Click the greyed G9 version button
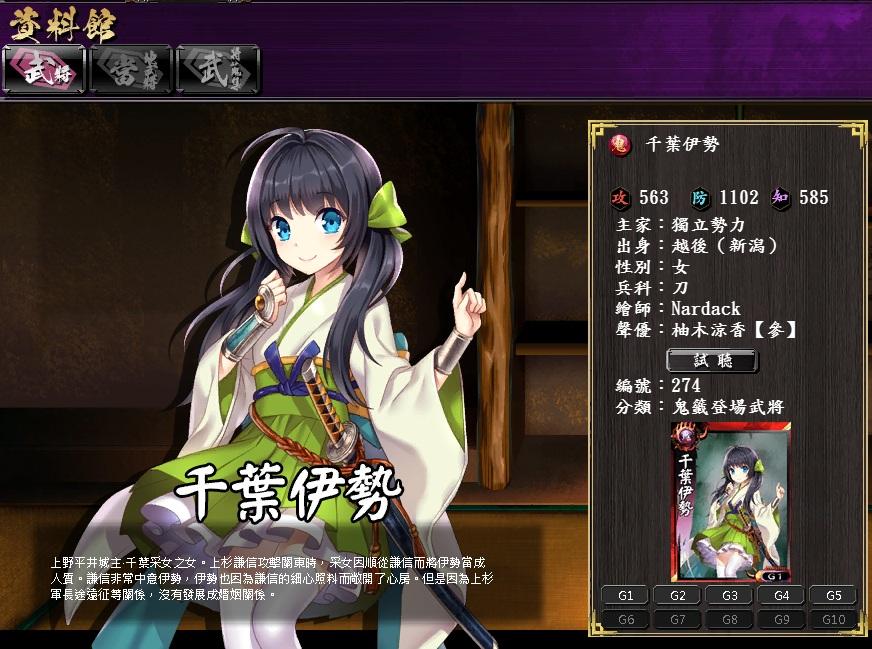Screen dimensions: 872x649 click(x=782, y=620)
